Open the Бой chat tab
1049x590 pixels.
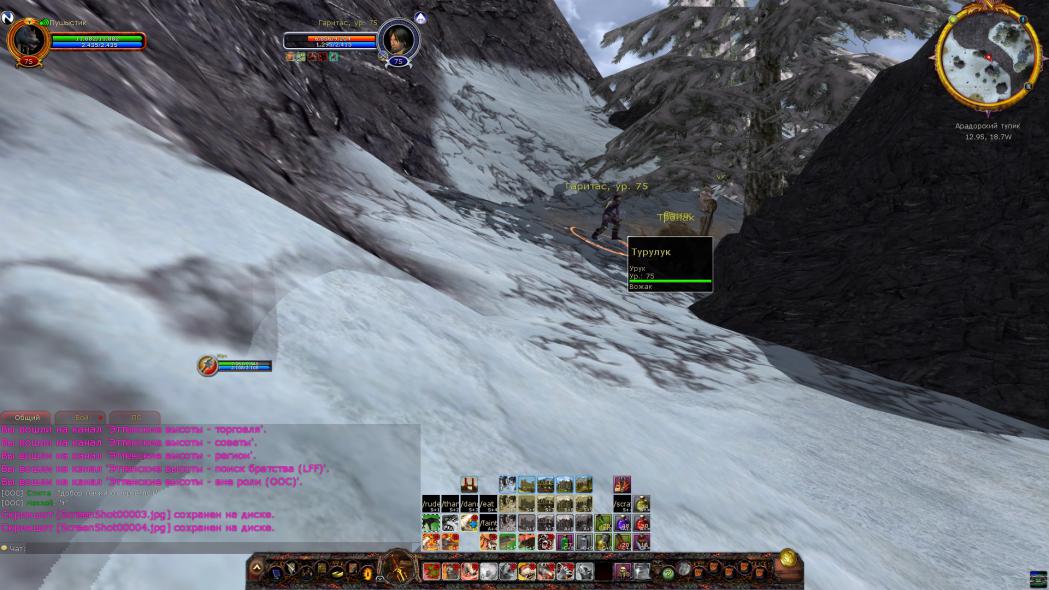[x=82, y=417]
